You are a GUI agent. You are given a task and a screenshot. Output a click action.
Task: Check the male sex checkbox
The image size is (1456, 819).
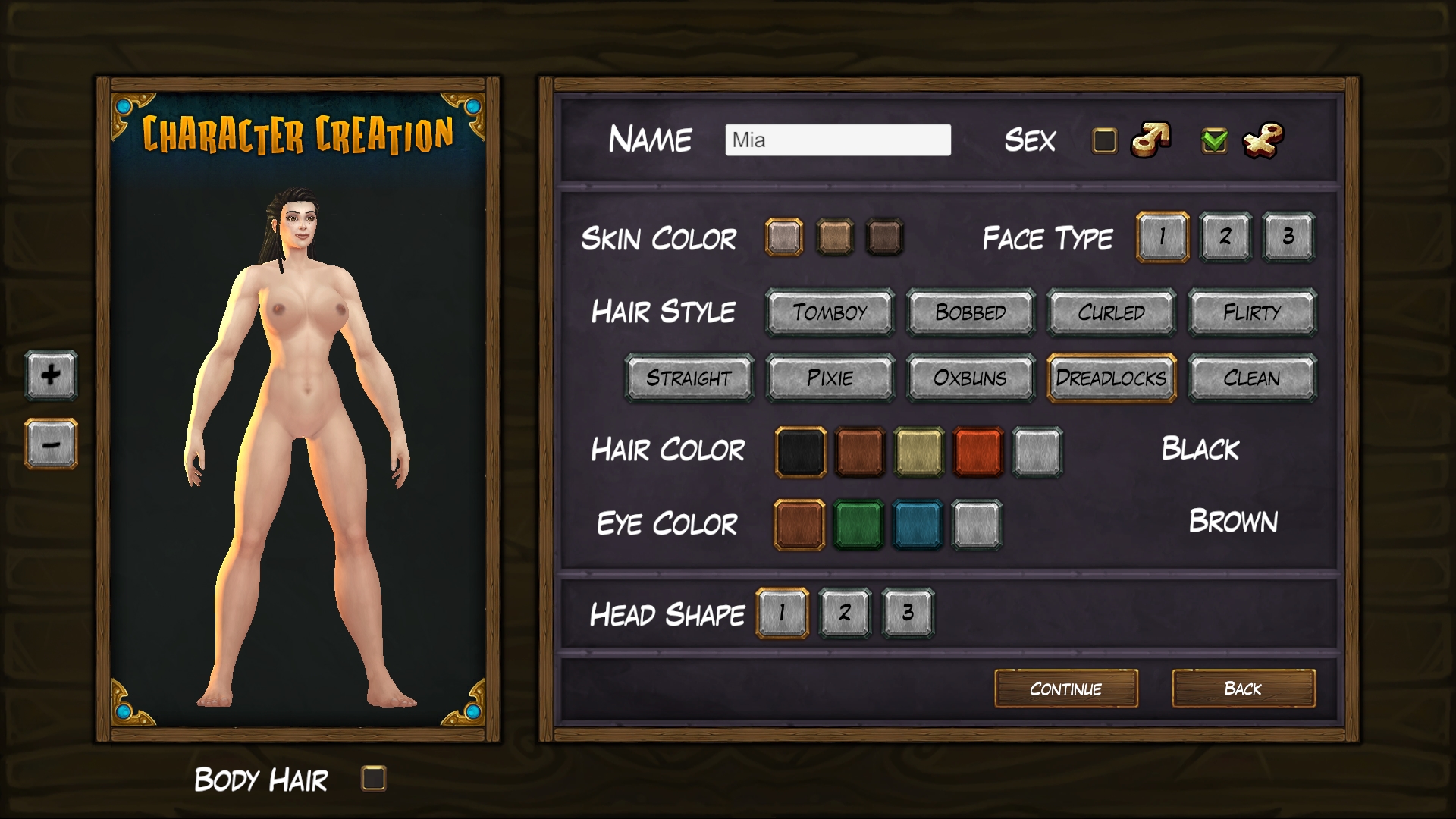pos(1103,140)
